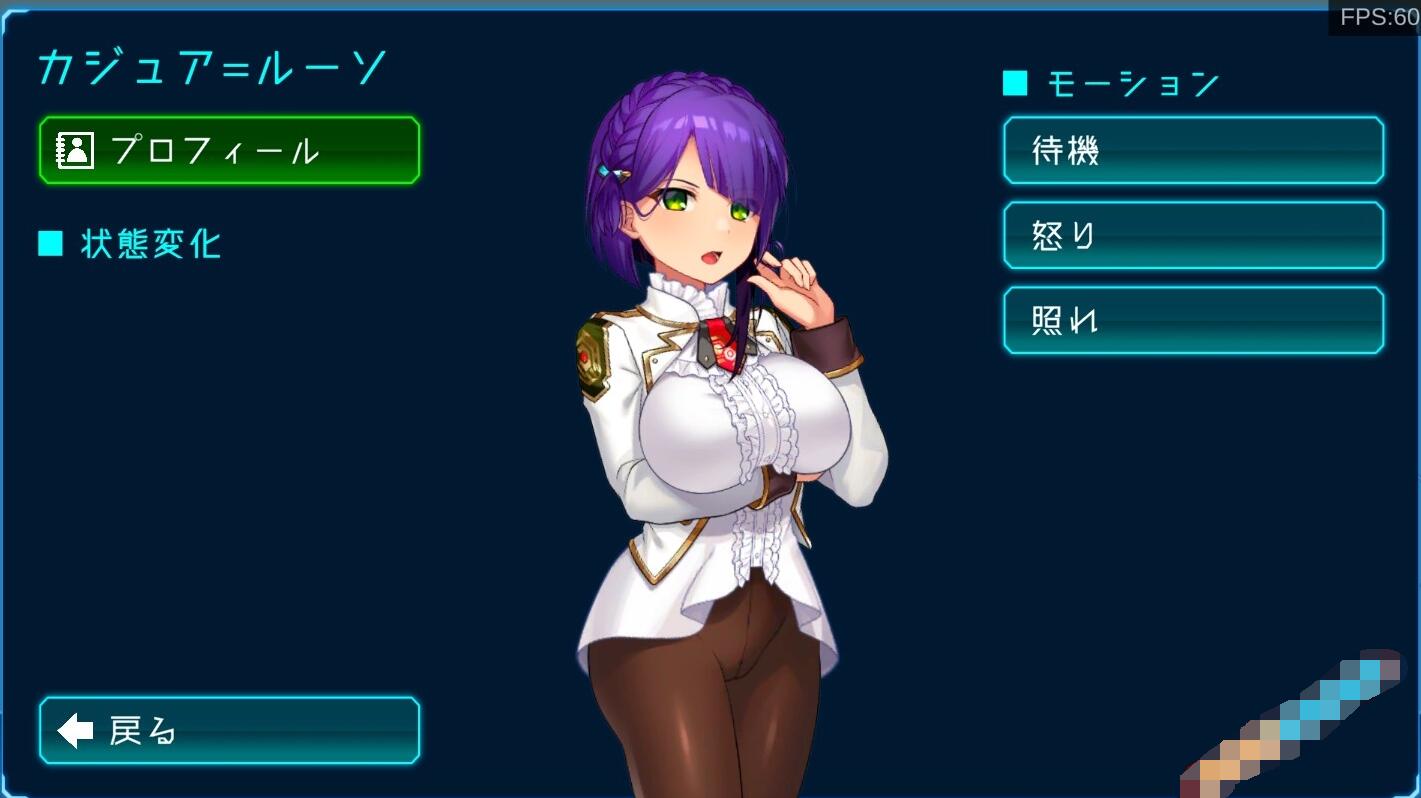The image size is (1421, 798).
Task: Select the 待機 idle motion
Action: click(1193, 151)
